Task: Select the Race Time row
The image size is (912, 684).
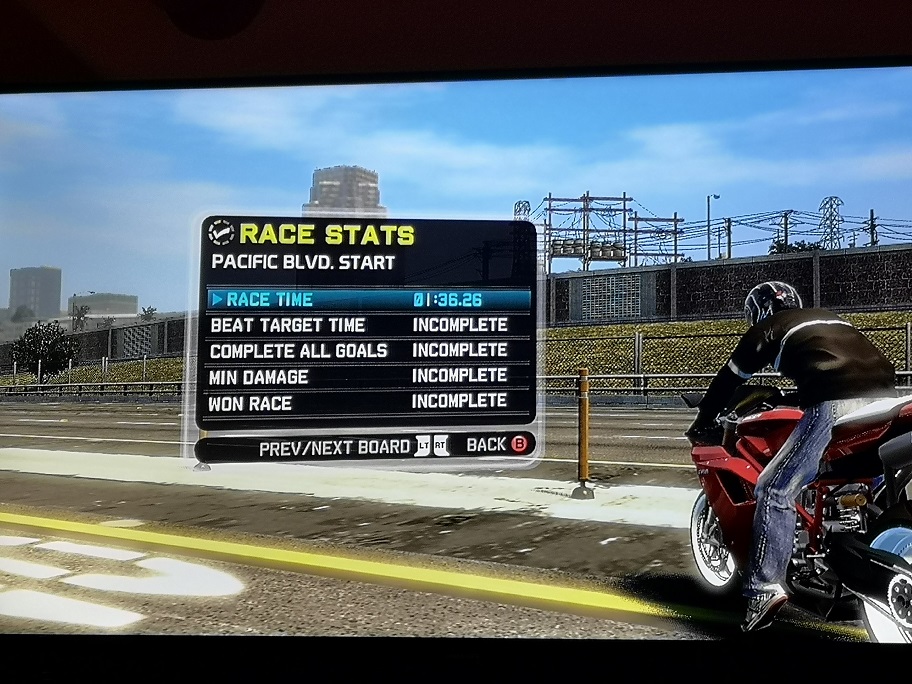Action: pos(368,299)
